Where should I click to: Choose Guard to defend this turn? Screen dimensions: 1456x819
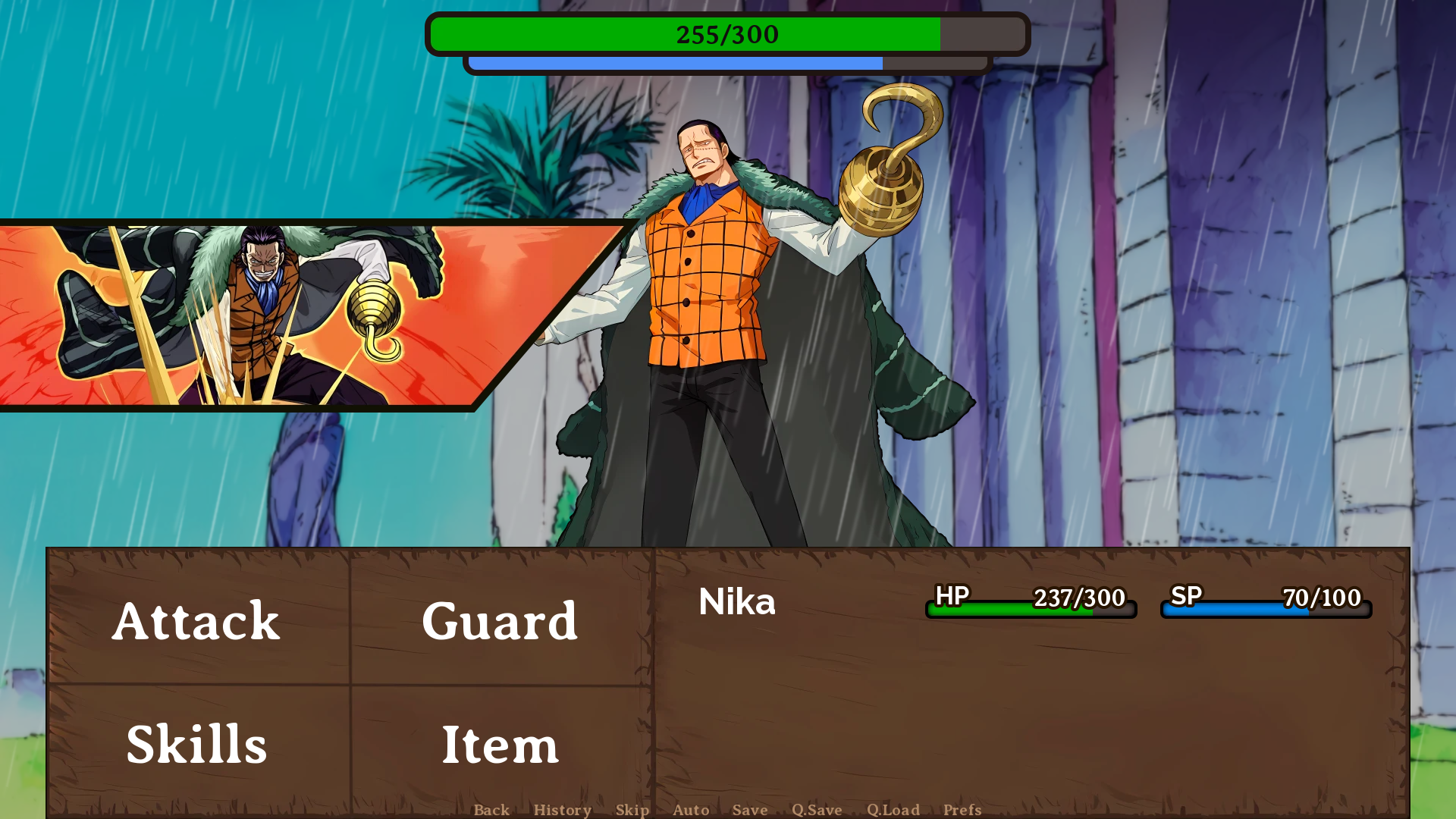[x=500, y=623]
